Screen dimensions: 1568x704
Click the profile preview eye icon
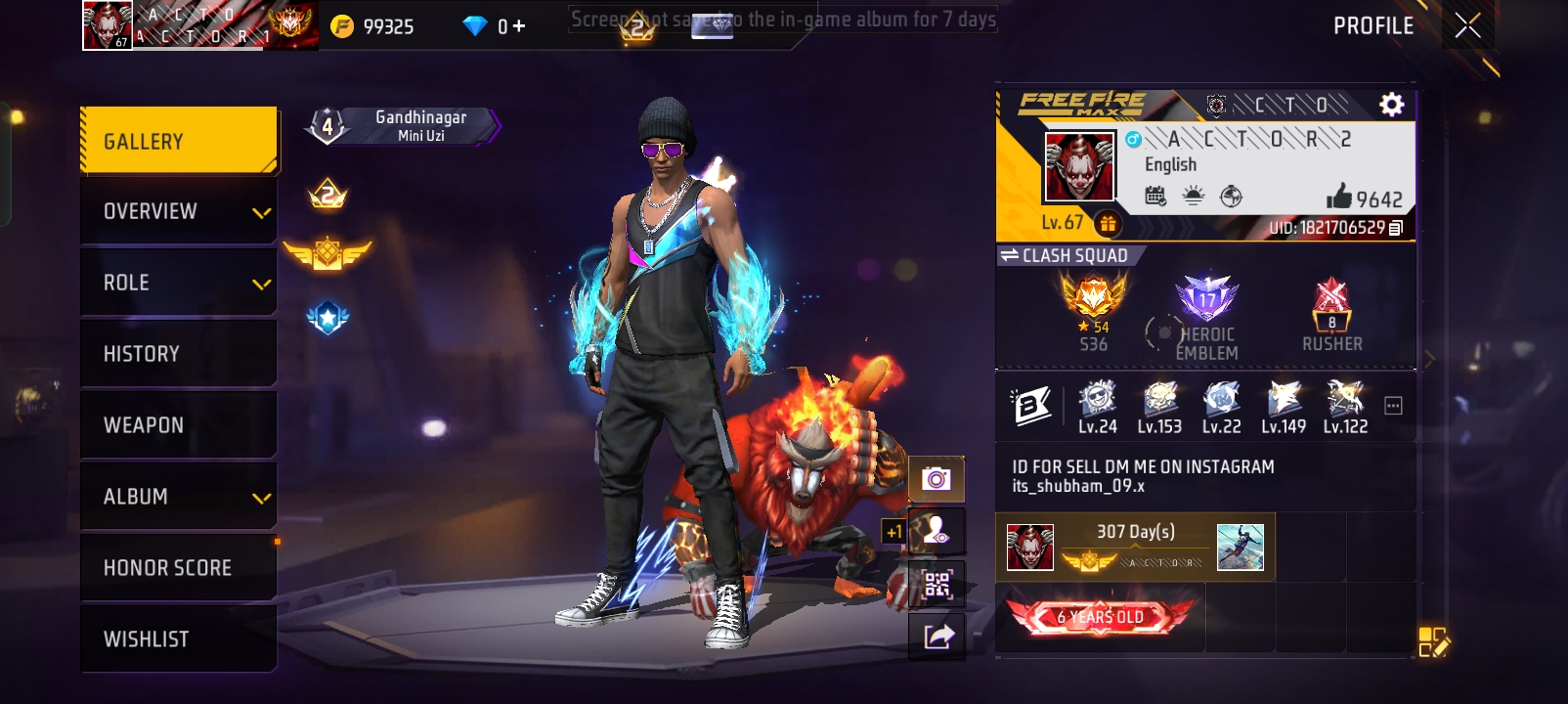(936, 531)
